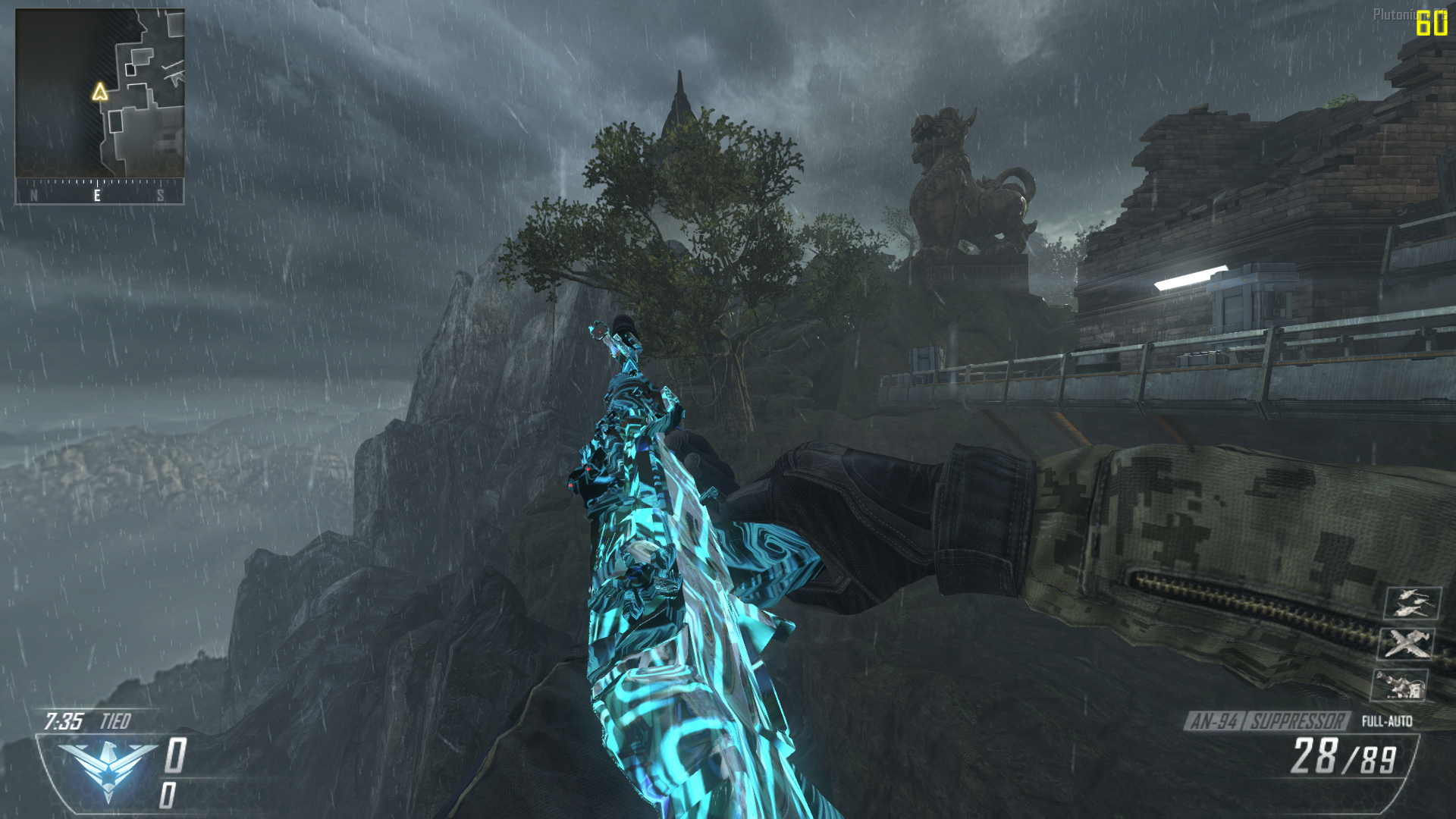Select the Swarm drones scorestreak icon

[1412, 604]
